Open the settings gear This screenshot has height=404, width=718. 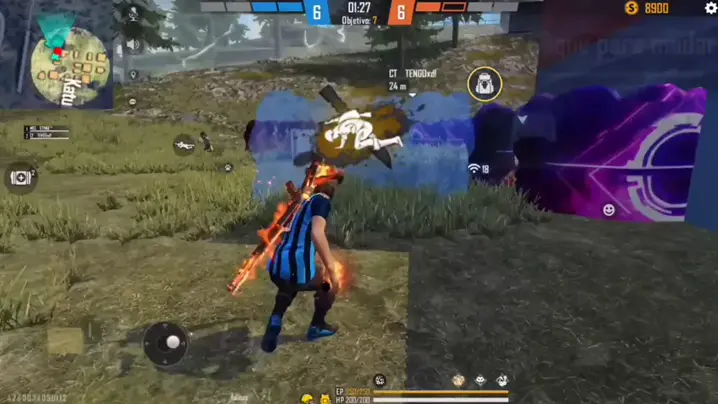(711, 8)
